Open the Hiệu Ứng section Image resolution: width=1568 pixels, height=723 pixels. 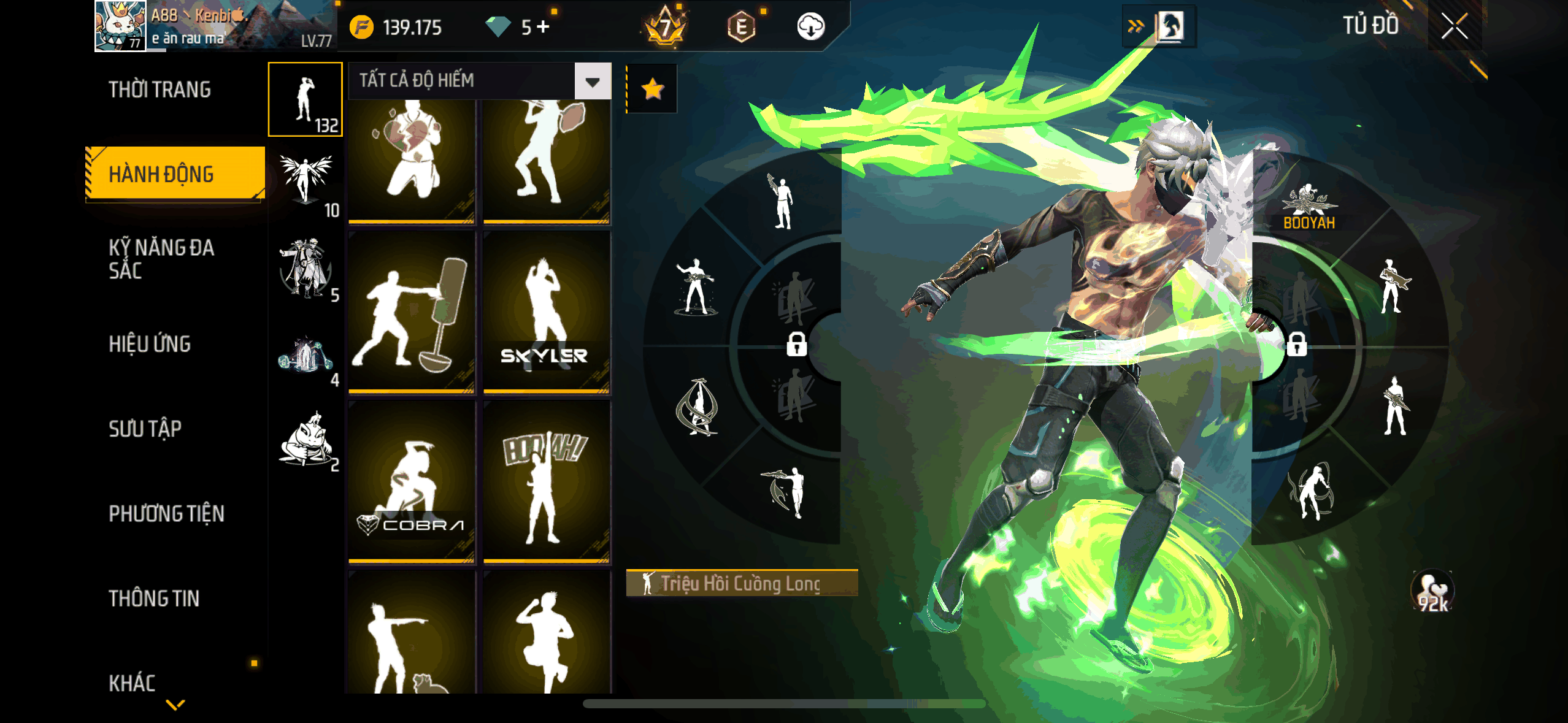pyautogui.click(x=150, y=344)
